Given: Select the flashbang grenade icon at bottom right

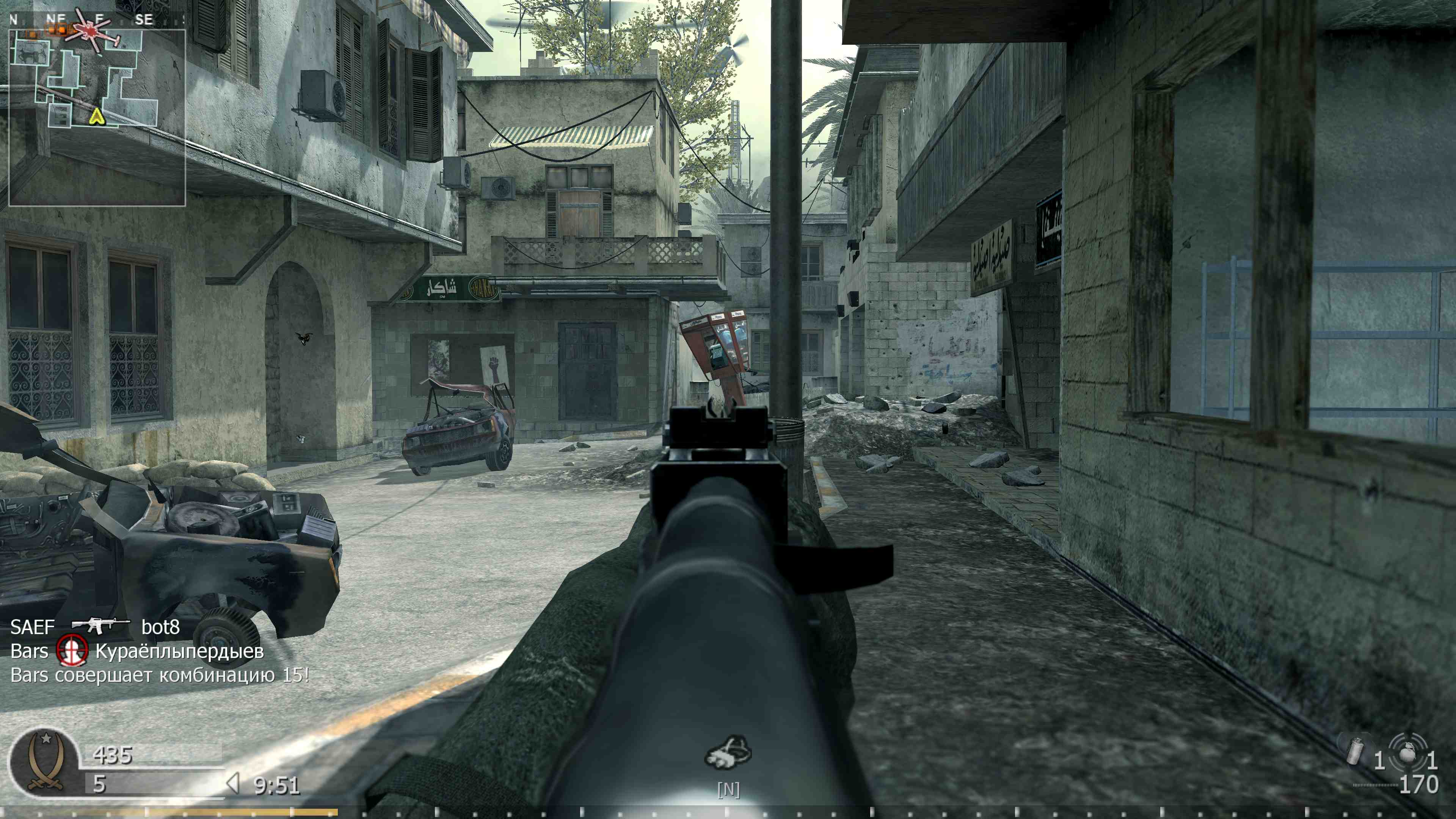Looking at the screenshot, I should (x=1356, y=752).
